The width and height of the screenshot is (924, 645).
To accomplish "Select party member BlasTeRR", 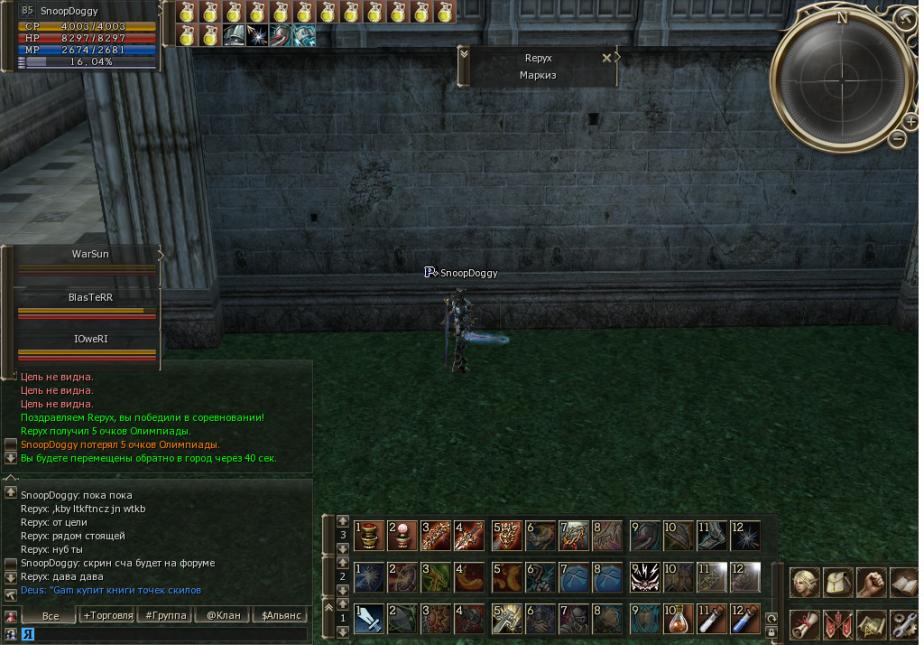I will click(x=89, y=298).
